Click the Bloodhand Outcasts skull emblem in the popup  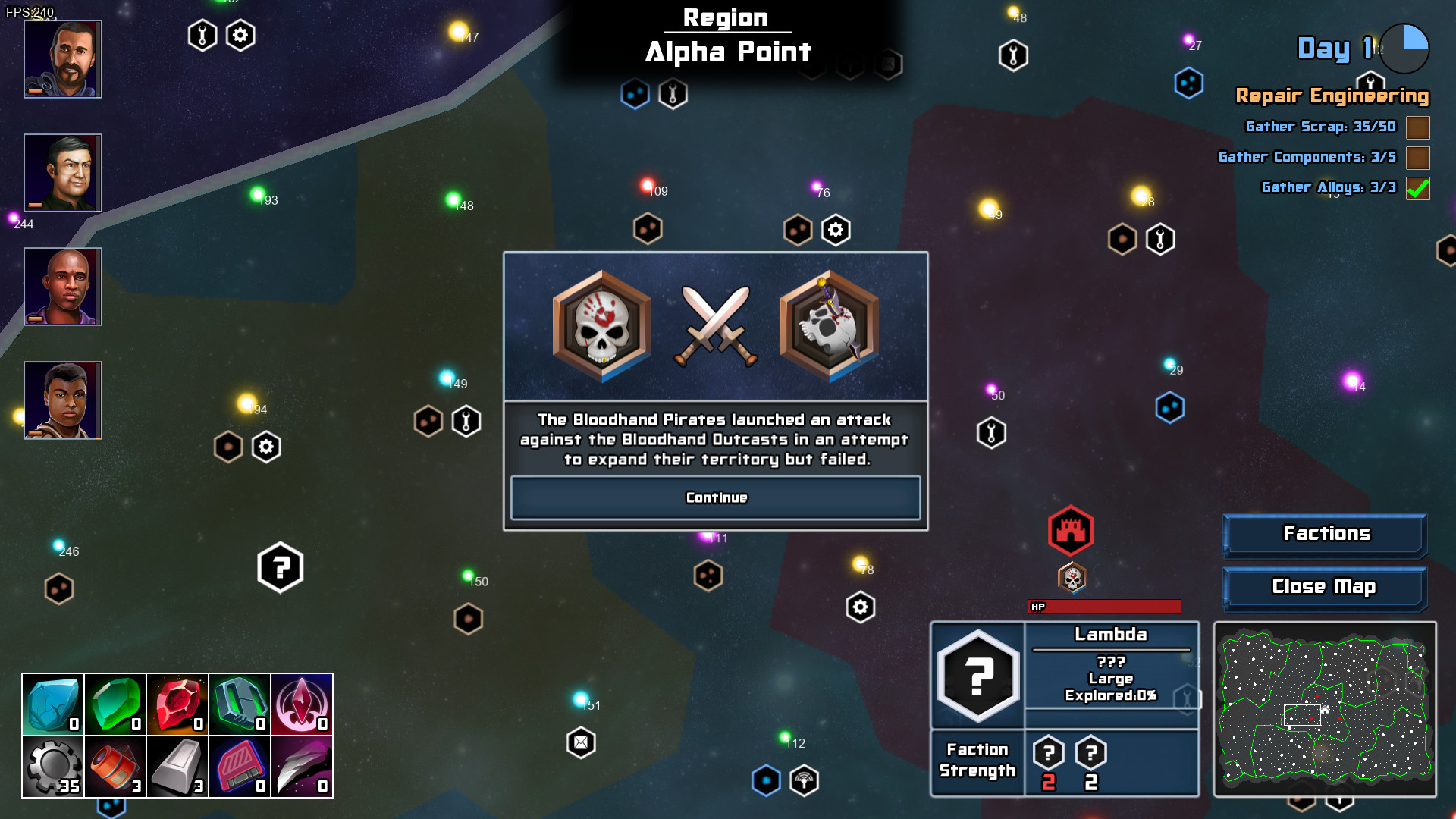pyautogui.click(x=828, y=326)
